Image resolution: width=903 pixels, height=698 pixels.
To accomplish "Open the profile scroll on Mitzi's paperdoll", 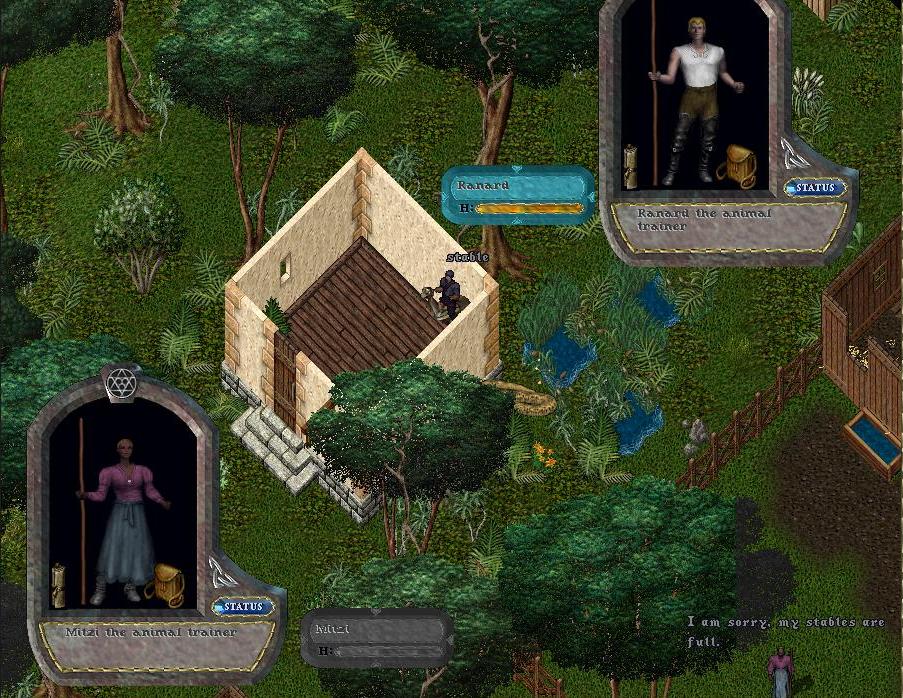I will pos(59,584).
